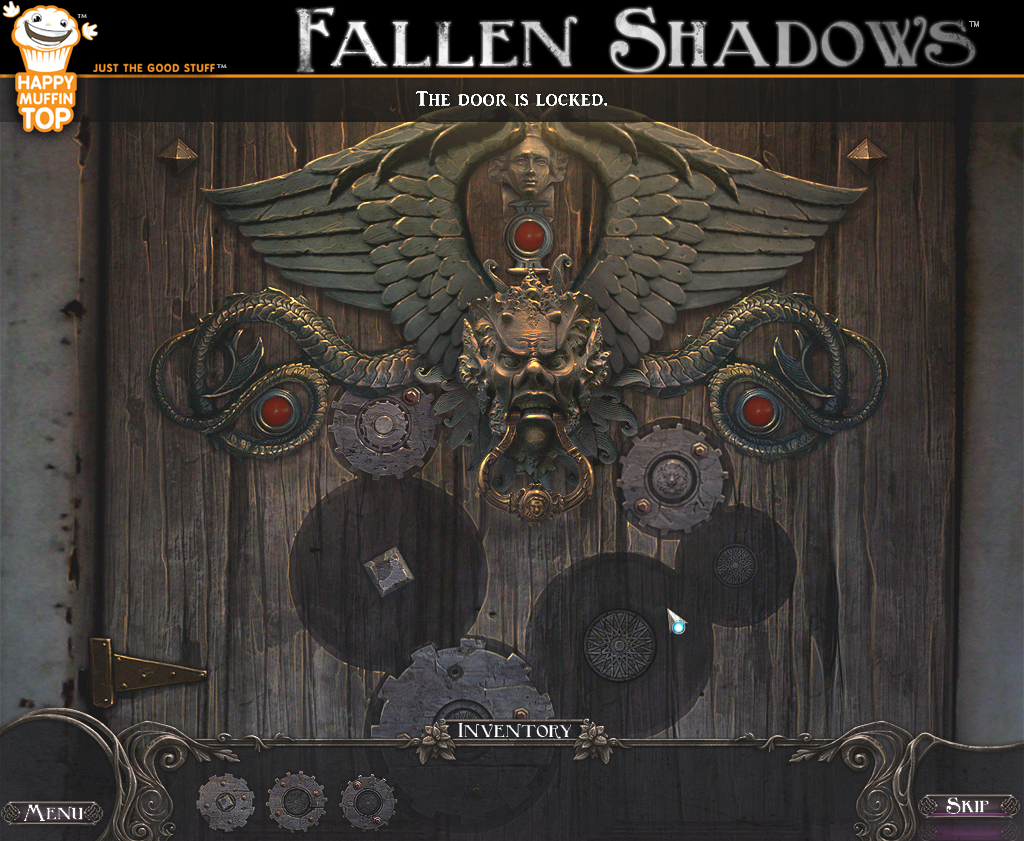Click the placed gear with lion-face center
The height and width of the screenshot is (841, 1024).
coord(670,478)
